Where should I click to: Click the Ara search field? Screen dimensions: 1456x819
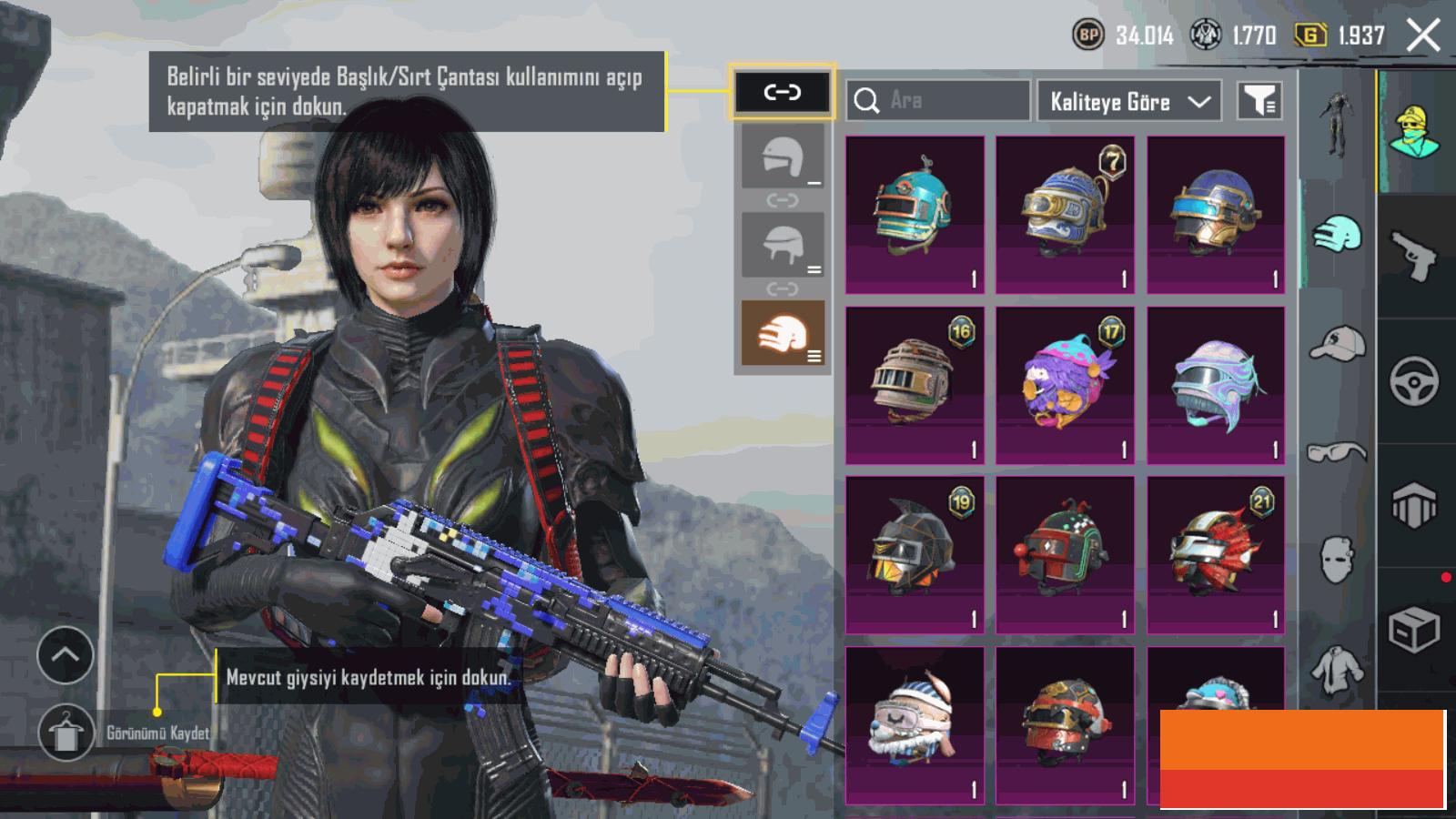coord(938,100)
